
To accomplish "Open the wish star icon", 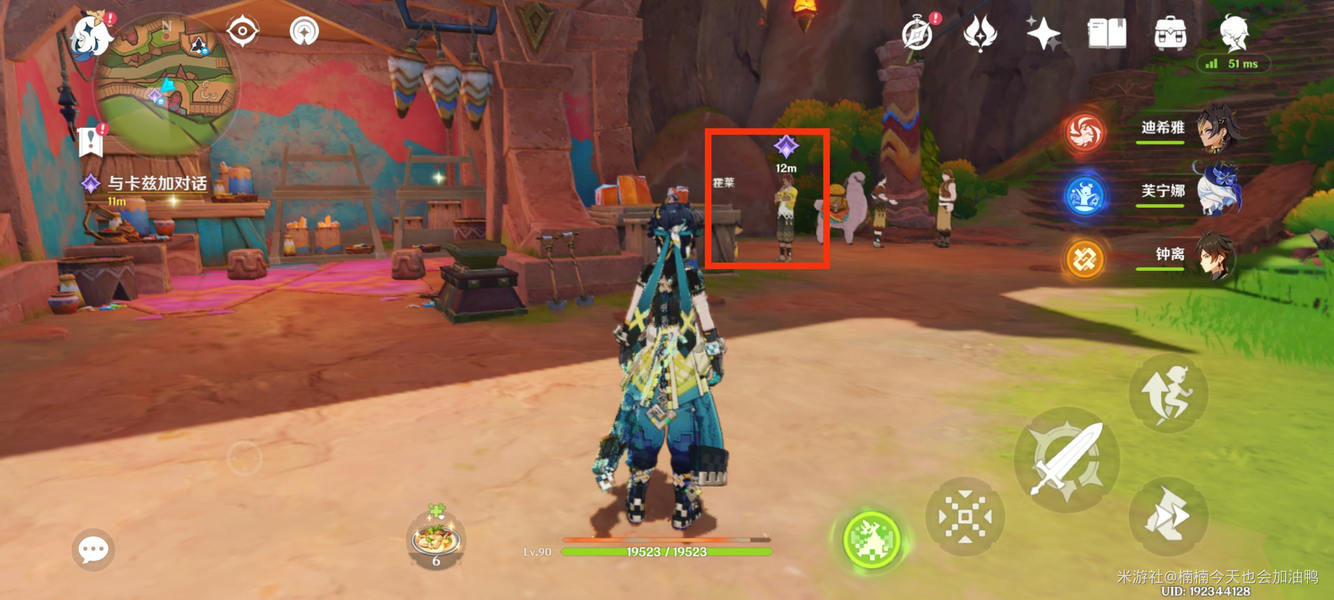I will pyautogui.click(x=1043, y=34).
